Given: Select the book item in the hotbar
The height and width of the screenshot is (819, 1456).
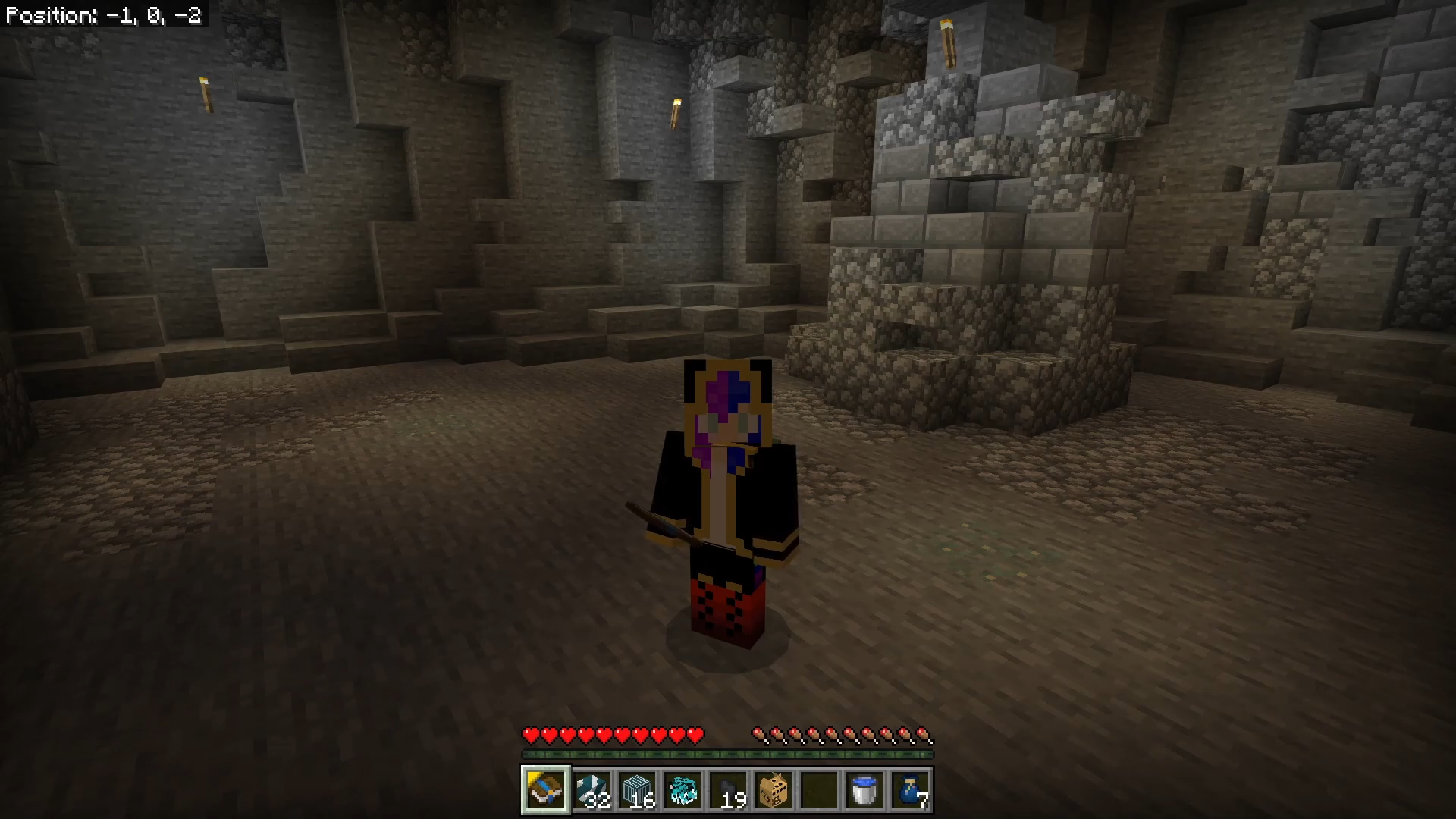Looking at the screenshot, I should (x=545, y=789).
